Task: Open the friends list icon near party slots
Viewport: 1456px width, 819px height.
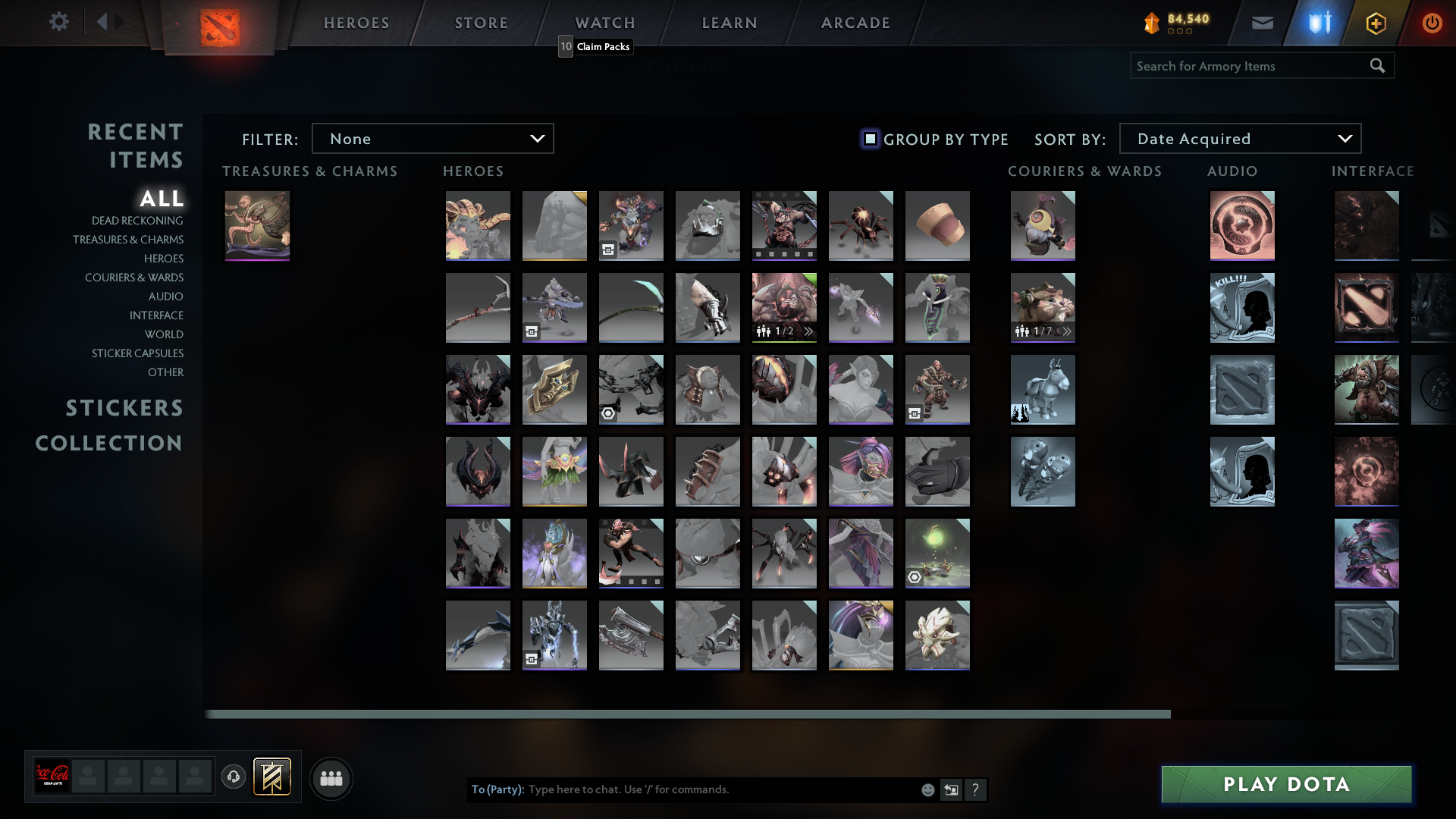Action: [x=331, y=778]
